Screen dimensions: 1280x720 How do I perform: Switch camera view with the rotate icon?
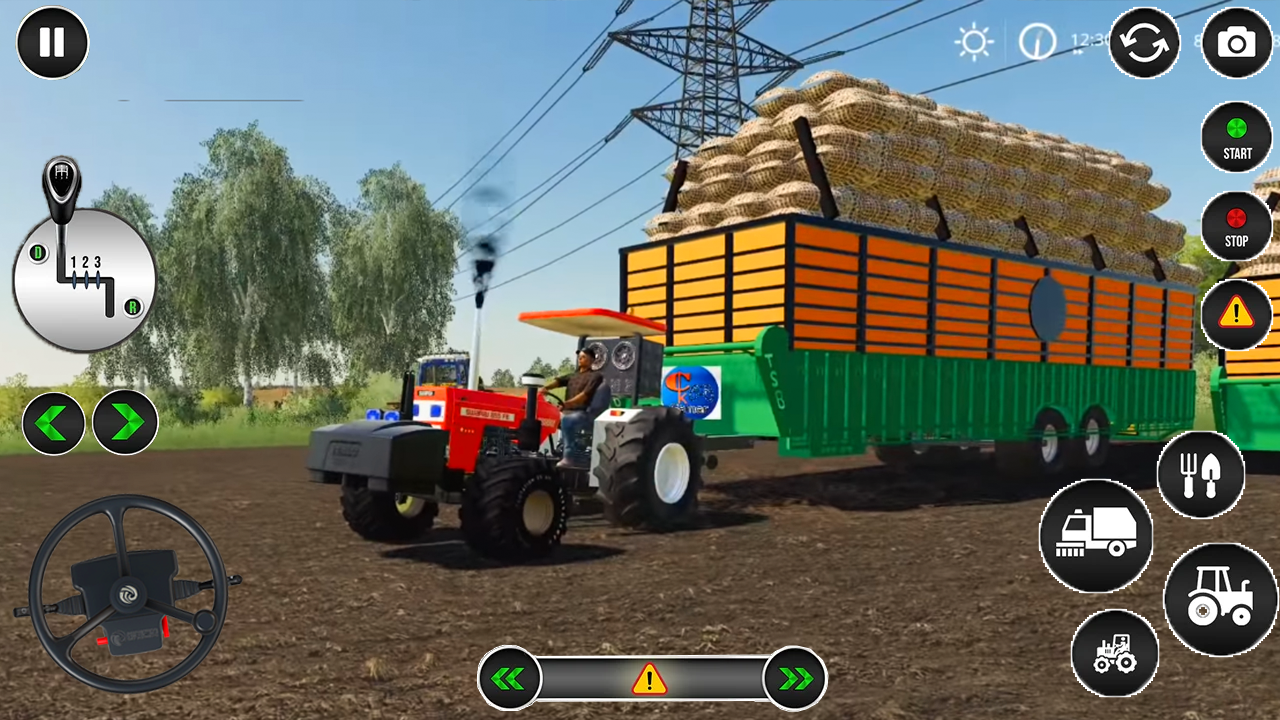[x=1145, y=44]
